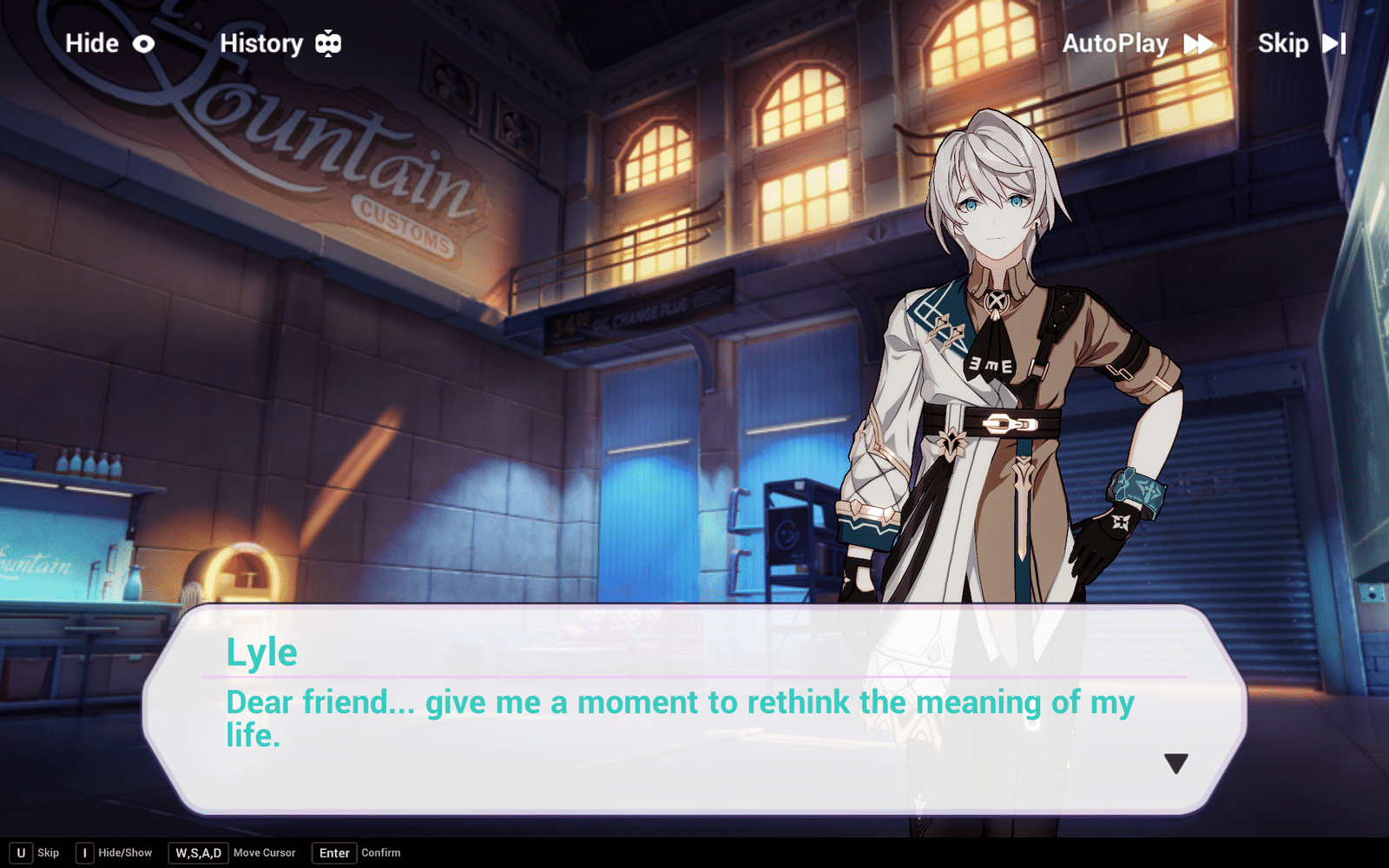Image resolution: width=1389 pixels, height=868 pixels.
Task: Click the eye icon next to Hide
Action: click(143, 43)
